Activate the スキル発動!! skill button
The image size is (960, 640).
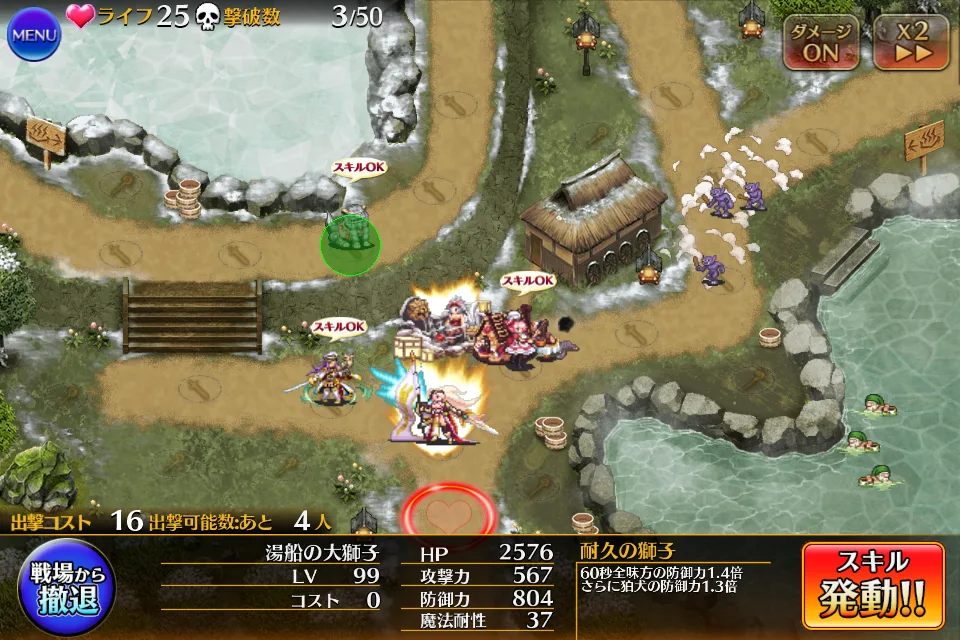[x=873, y=585]
